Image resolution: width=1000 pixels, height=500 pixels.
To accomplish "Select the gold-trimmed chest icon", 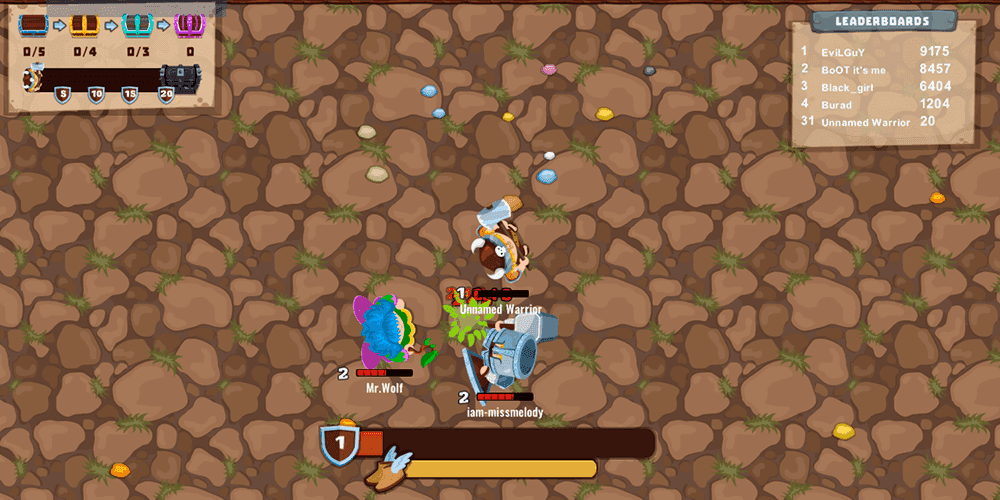I will pos(85,25).
